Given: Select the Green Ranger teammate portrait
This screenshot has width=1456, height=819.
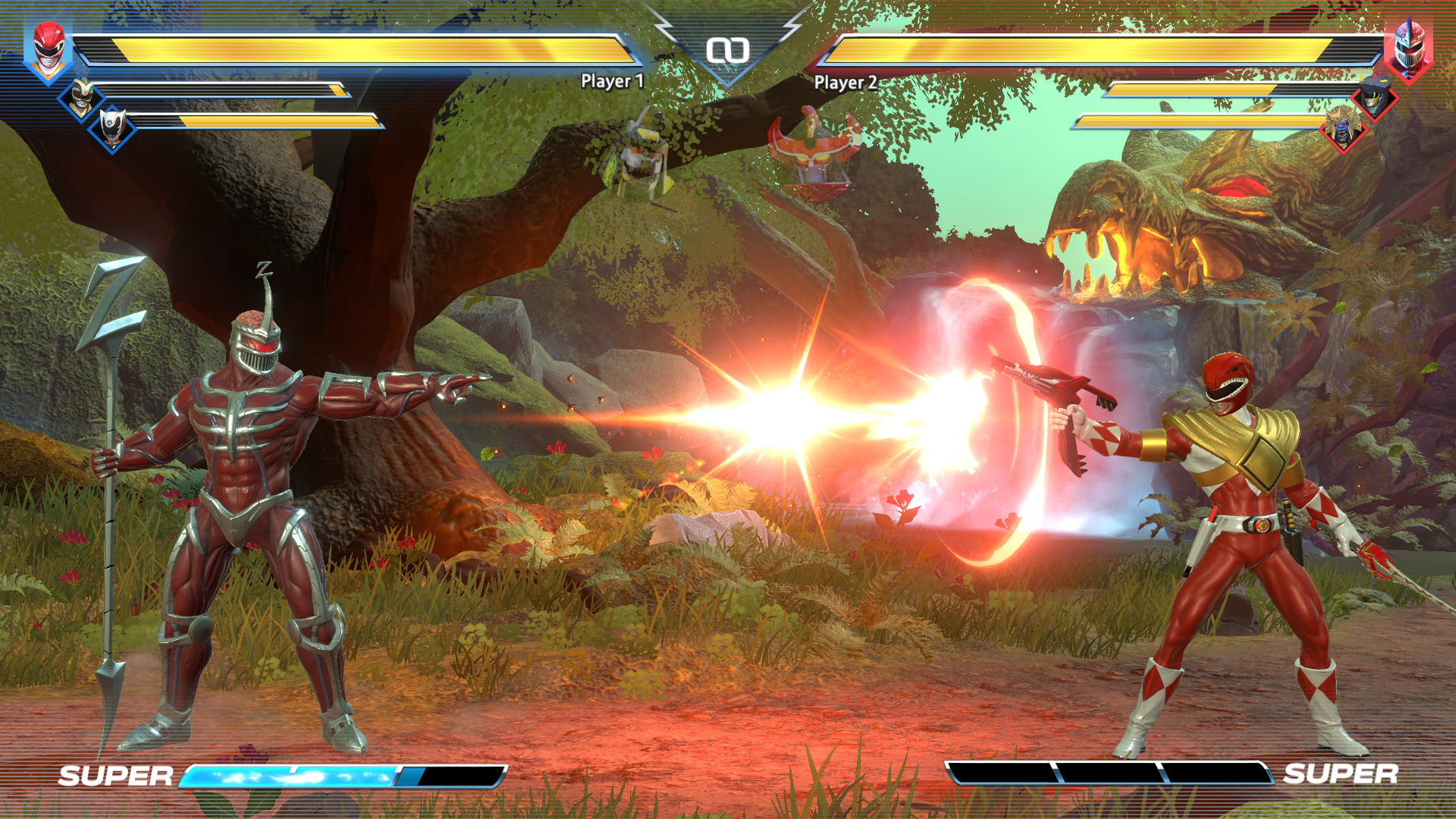Looking at the screenshot, I should click(82, 96).
